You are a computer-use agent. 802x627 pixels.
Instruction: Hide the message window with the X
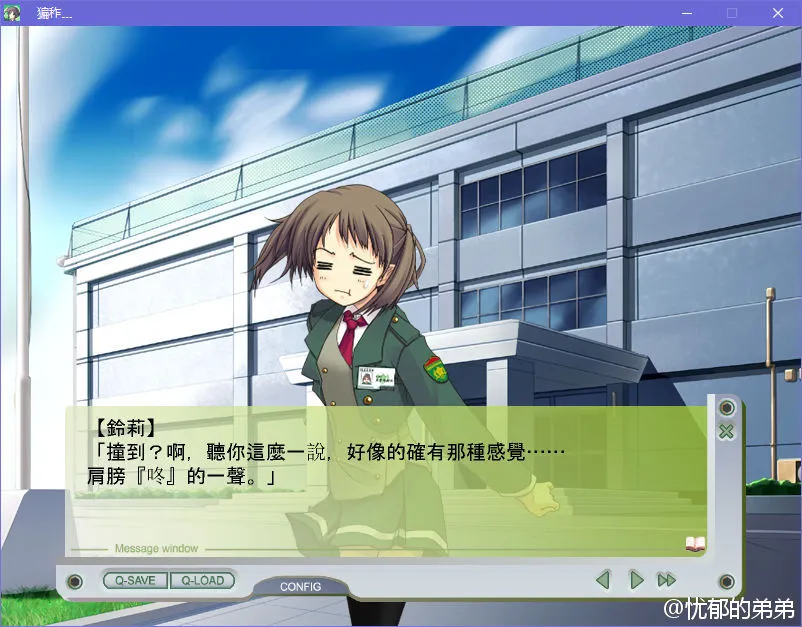(x=726, y=432)
